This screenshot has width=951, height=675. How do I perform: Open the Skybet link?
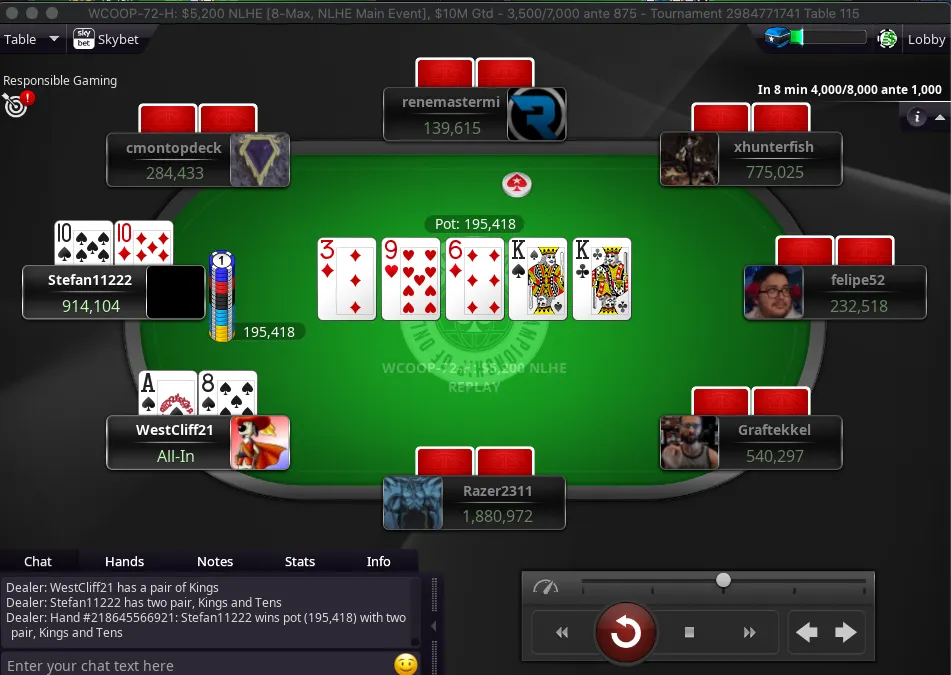[106, 39]
